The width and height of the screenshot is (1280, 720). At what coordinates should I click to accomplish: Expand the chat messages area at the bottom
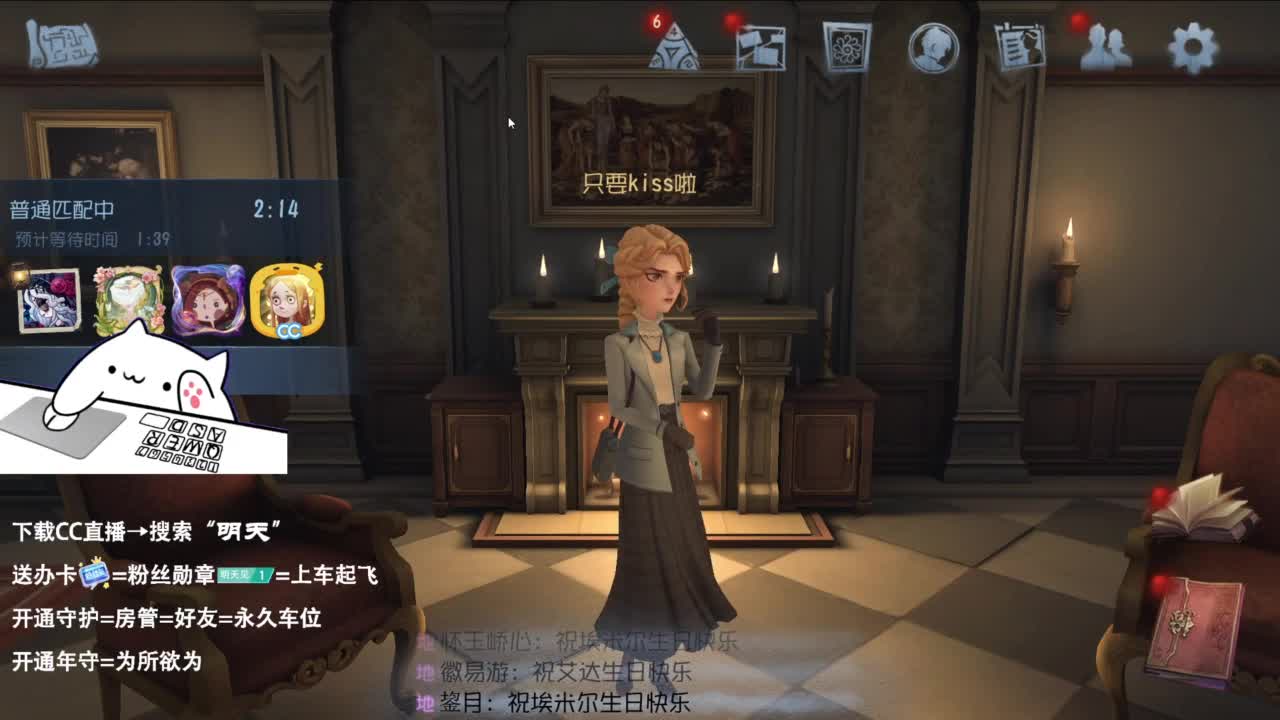(590, 670)
